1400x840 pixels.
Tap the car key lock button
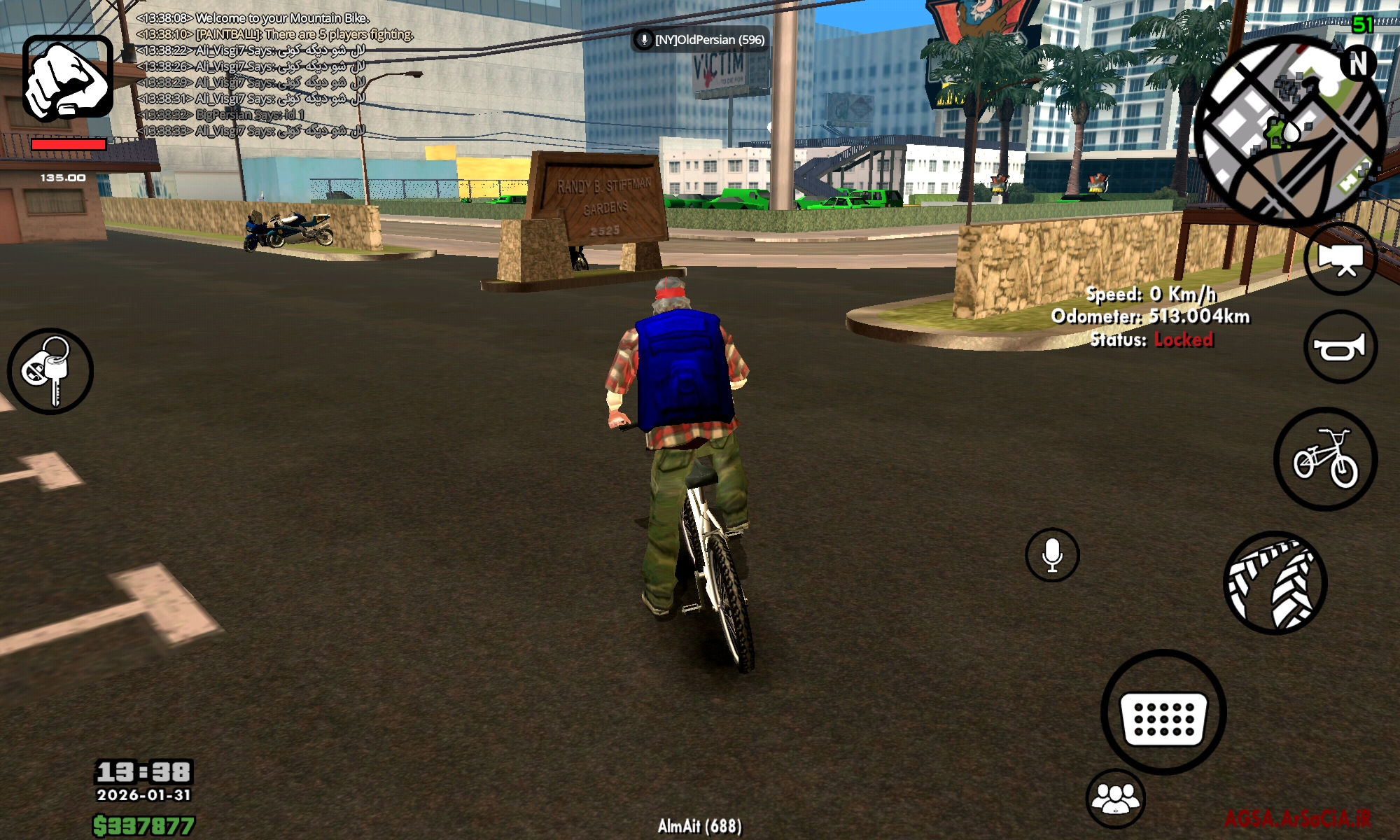(50, 371)
